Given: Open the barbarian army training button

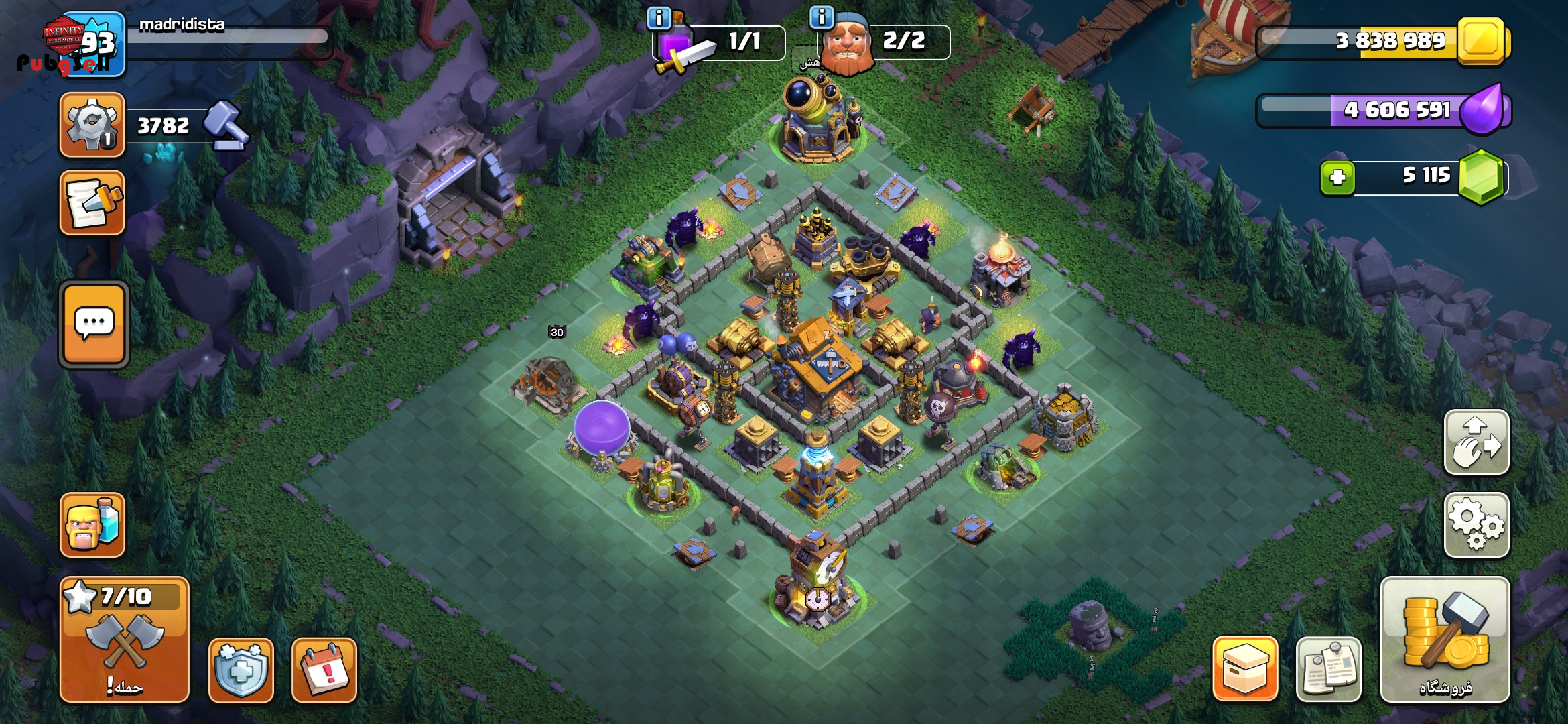Looking at the screenshot, I should tap(92, 525).
